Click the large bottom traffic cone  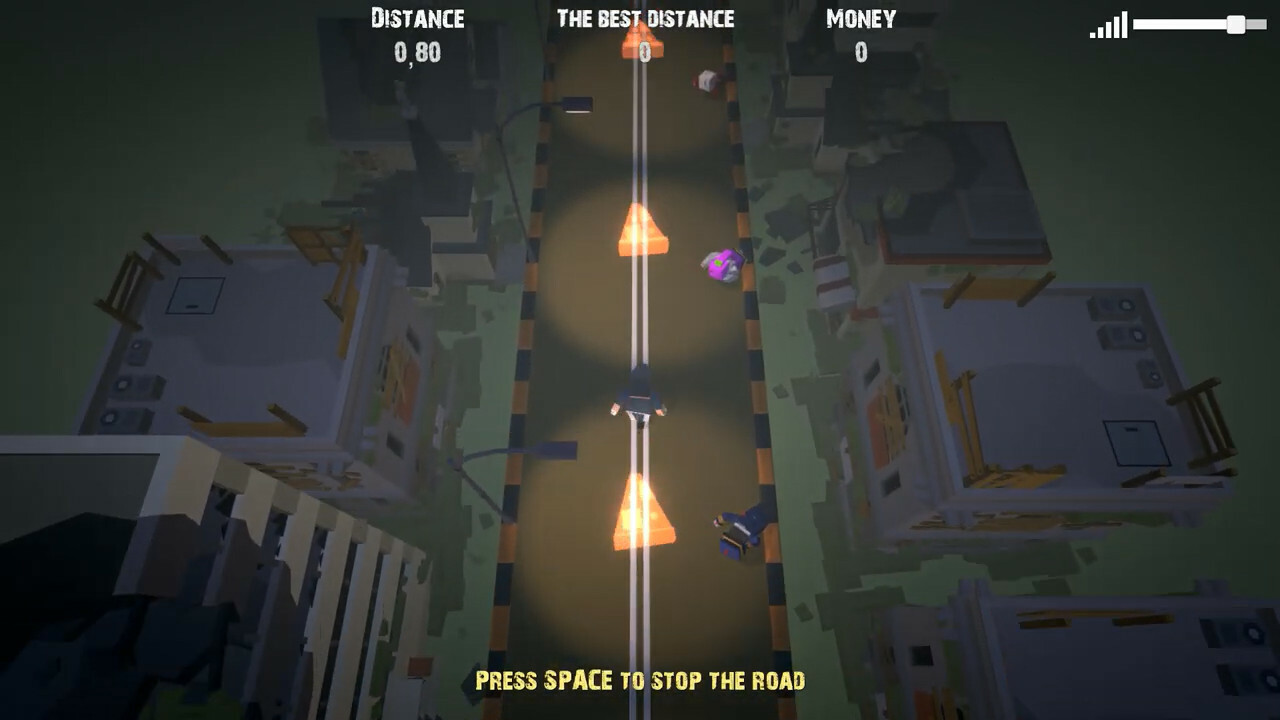[x=640, y=515]
